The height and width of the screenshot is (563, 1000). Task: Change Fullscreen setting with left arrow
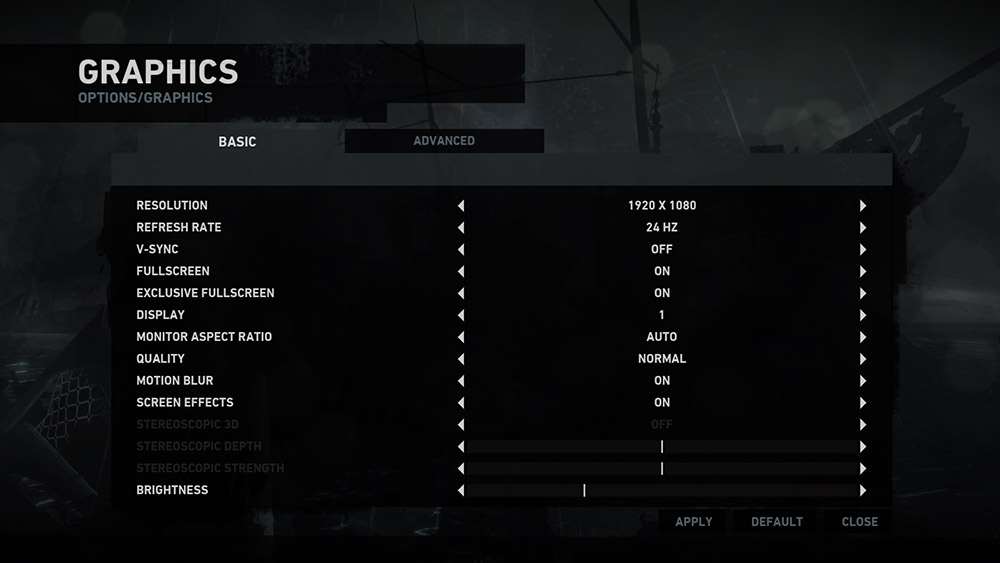(461, 272)
